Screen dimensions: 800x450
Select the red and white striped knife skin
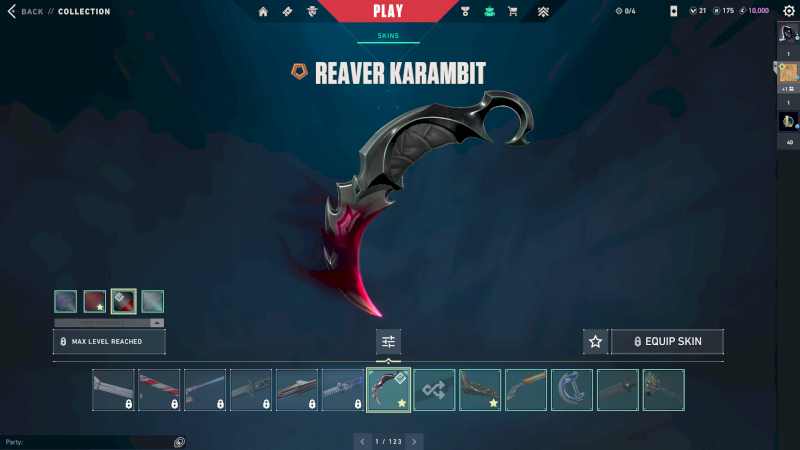click(159, 390)
